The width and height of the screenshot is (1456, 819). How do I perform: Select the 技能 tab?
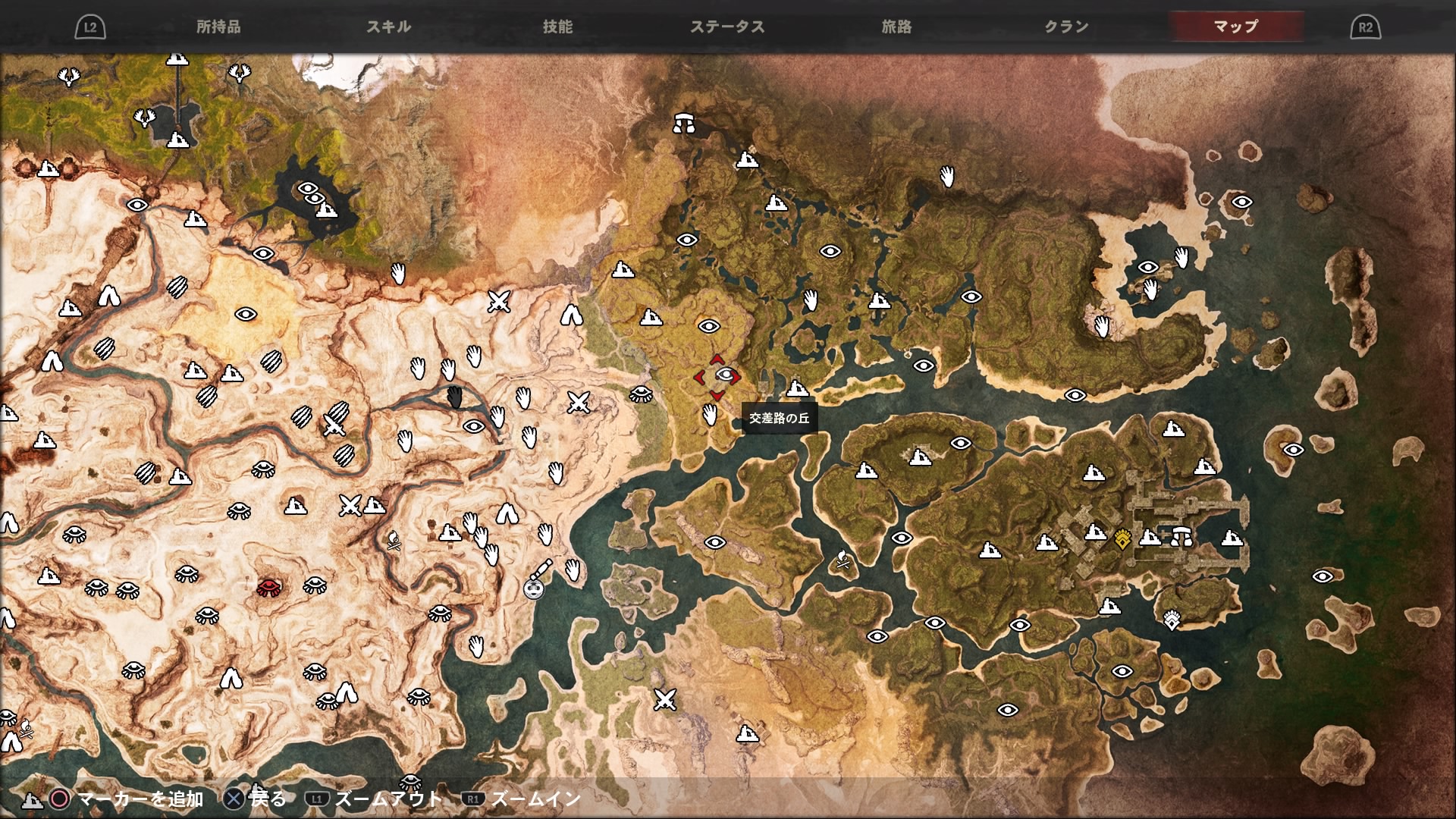557,27
